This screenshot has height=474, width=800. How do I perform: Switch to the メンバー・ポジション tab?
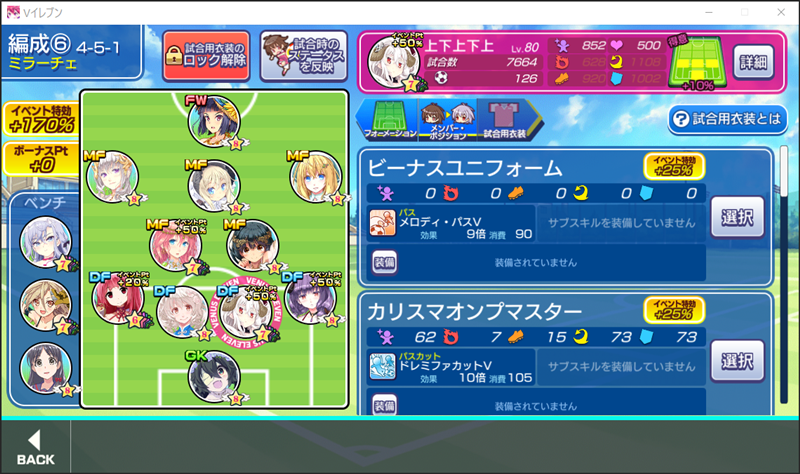(445, 119)
